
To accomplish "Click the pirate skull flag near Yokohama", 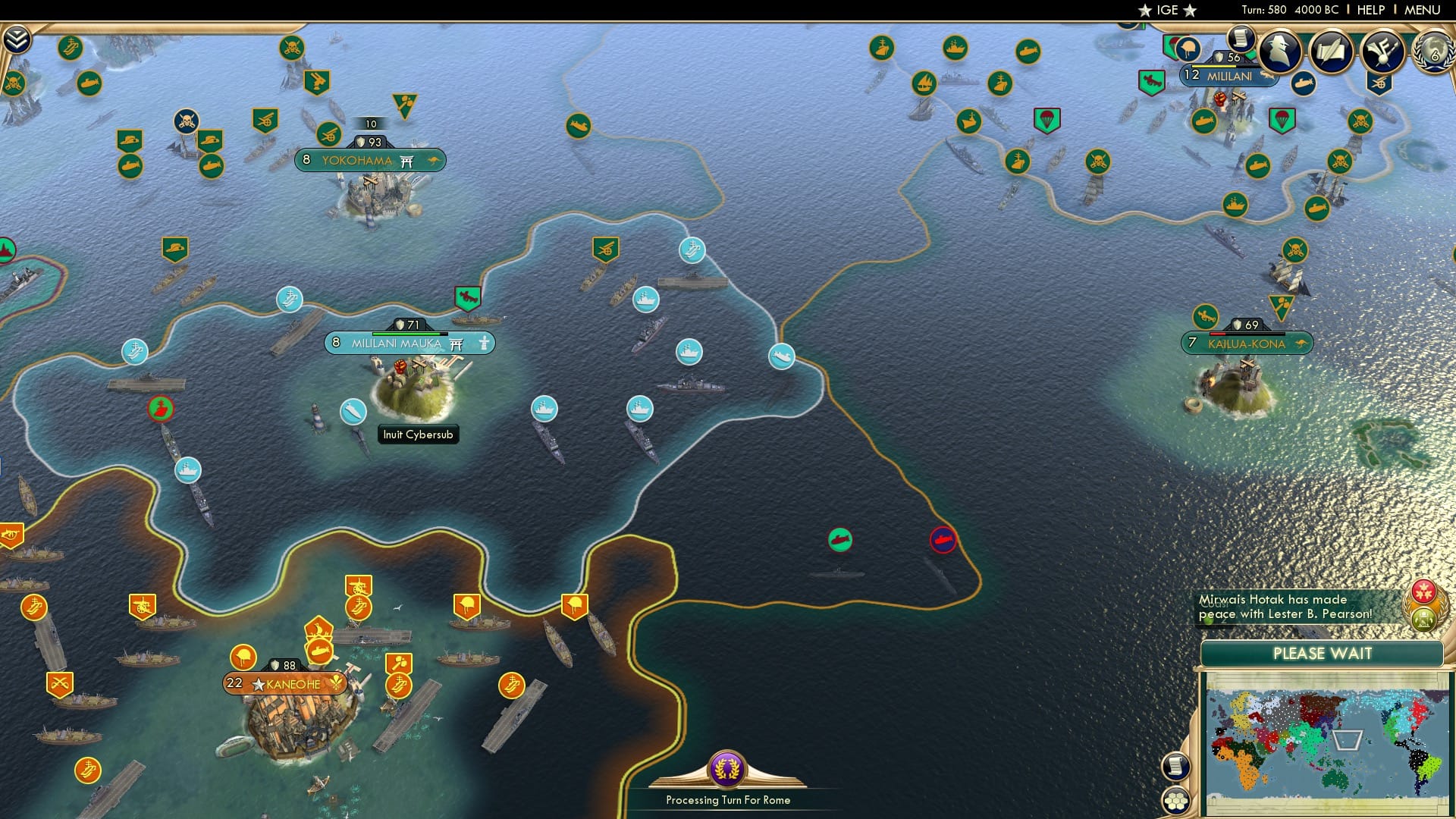I will click(186, 121).
